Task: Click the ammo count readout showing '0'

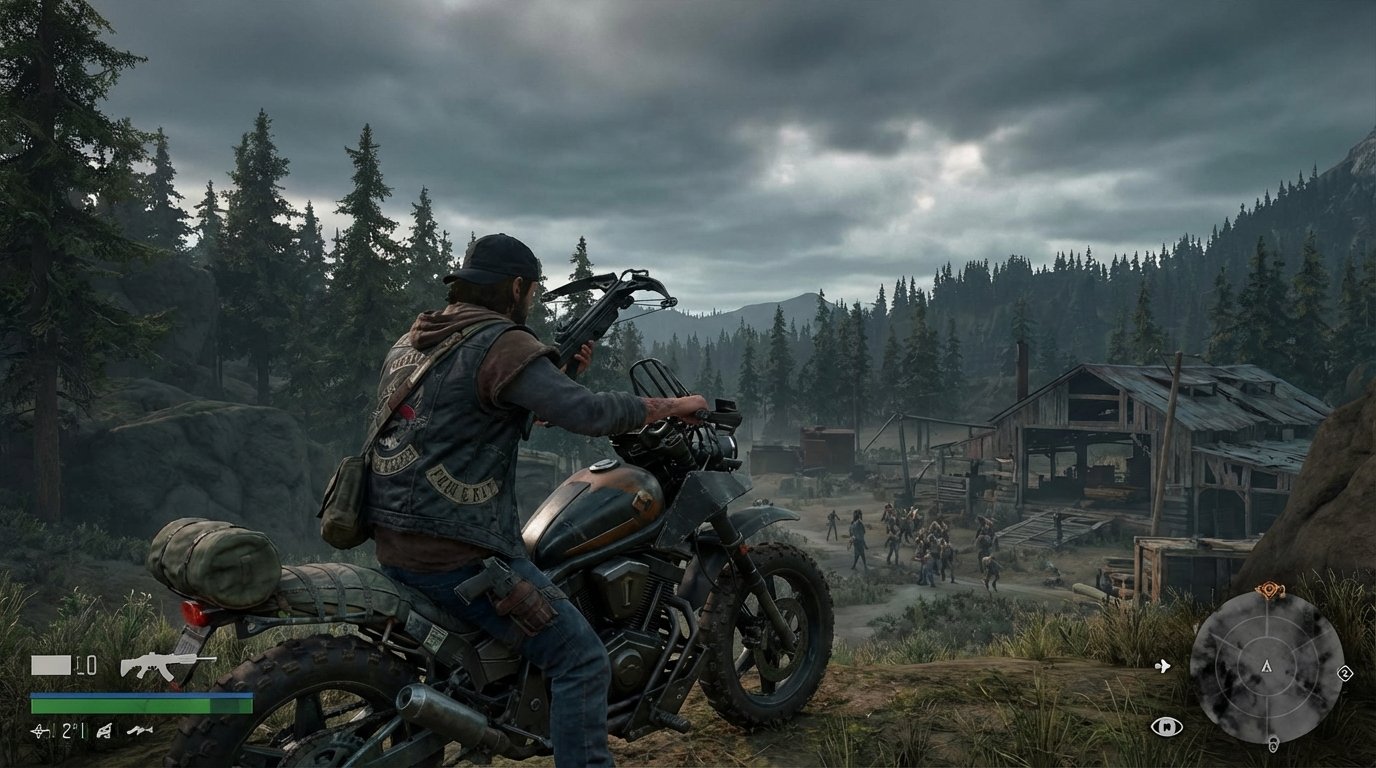Action: click(x=86, y=665)
